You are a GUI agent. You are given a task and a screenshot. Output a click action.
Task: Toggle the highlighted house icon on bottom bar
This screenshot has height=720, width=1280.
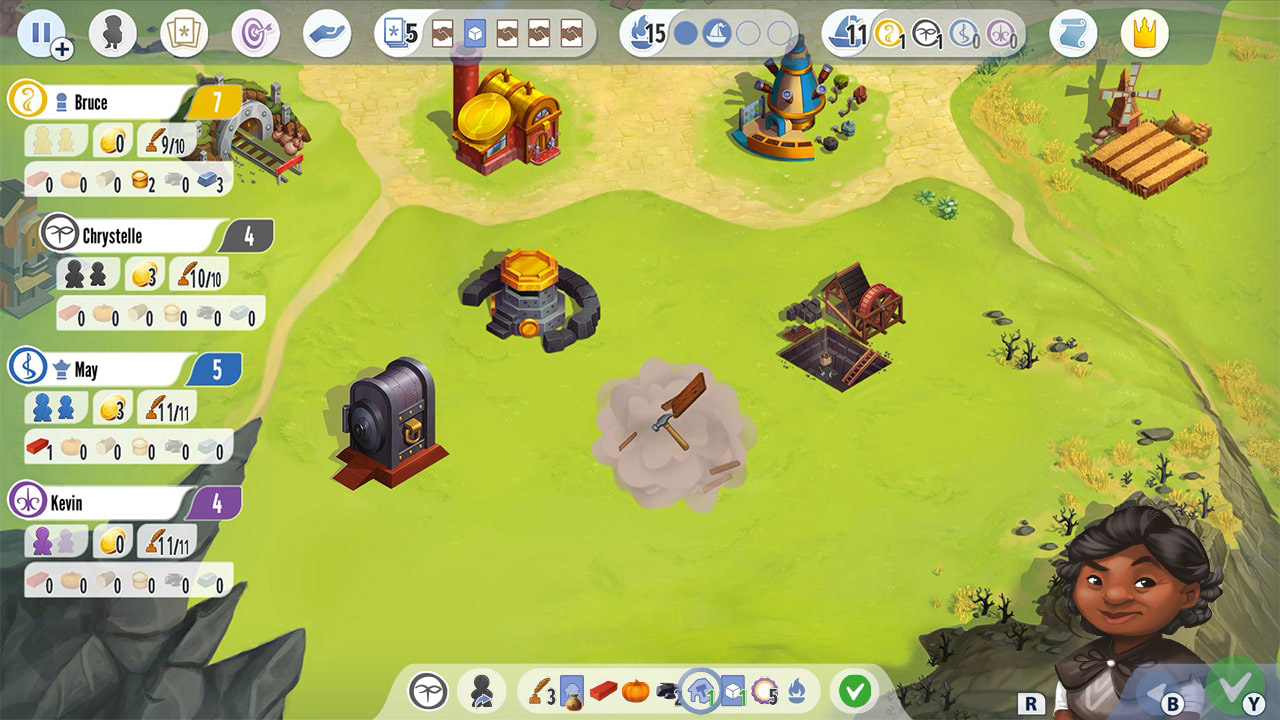pos(700,689)
